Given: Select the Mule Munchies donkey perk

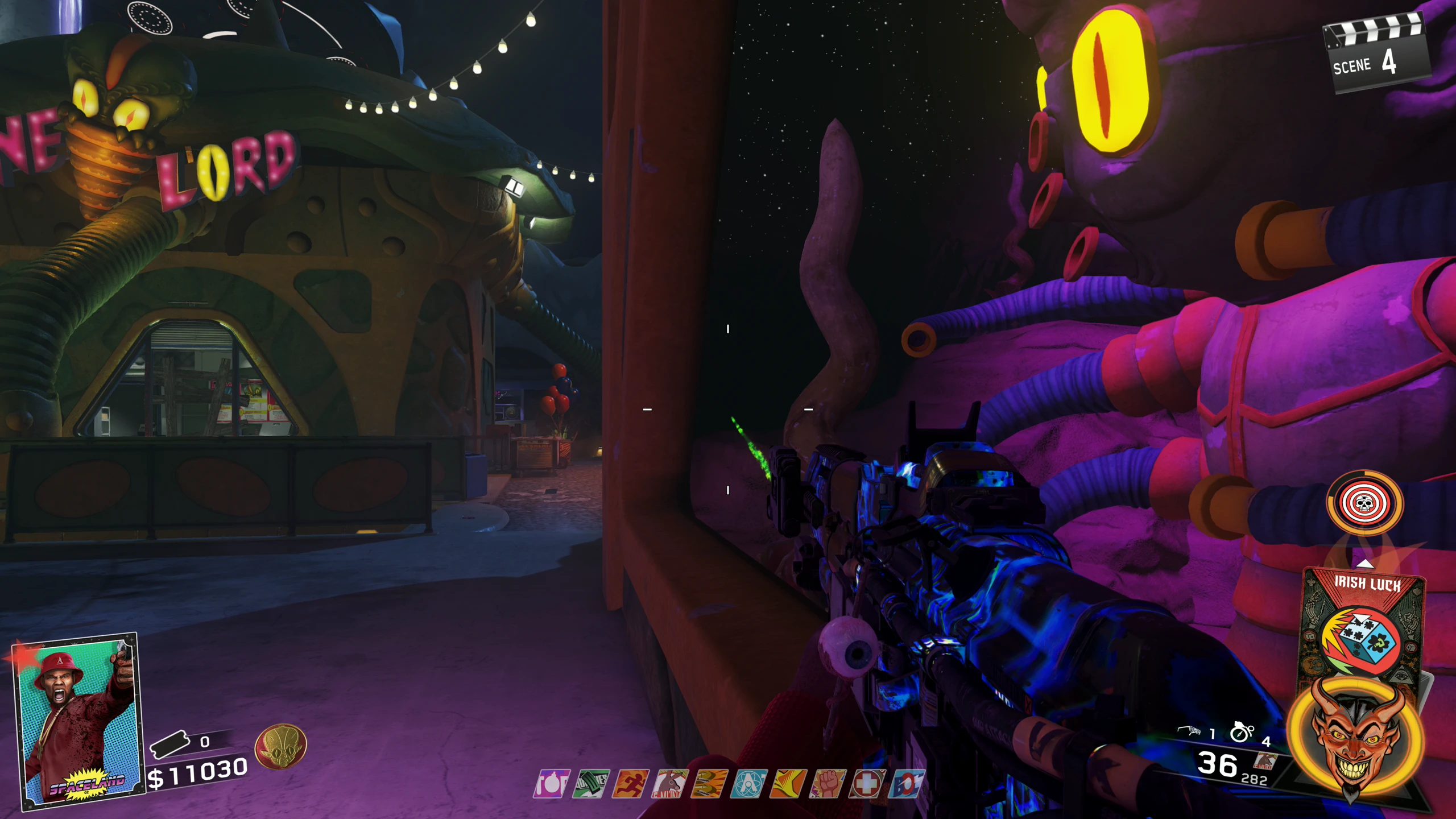Looking at the screenshot, I should pyautogui.click(x=669, y=784).
